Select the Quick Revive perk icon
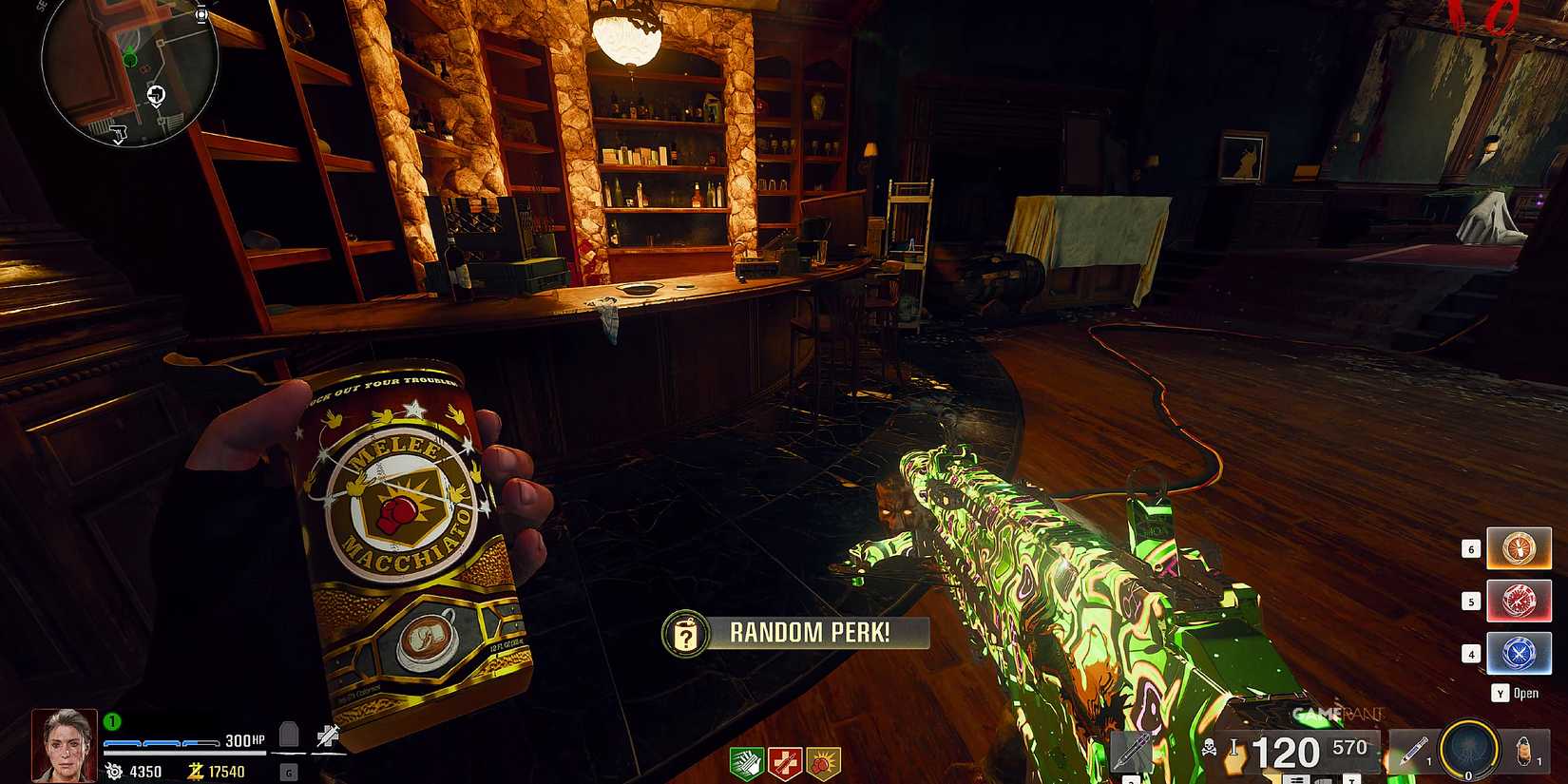 click(786, 764)
